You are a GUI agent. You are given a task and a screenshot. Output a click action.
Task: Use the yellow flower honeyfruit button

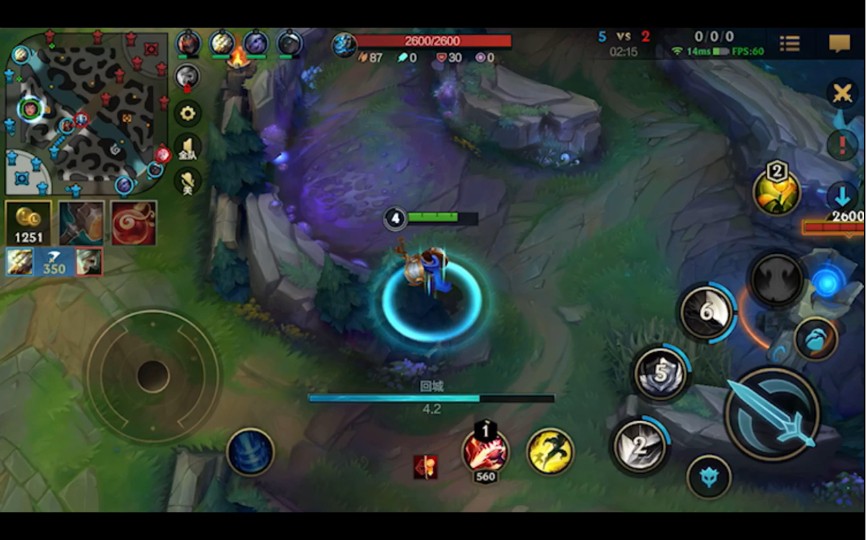tap(777, 190)
